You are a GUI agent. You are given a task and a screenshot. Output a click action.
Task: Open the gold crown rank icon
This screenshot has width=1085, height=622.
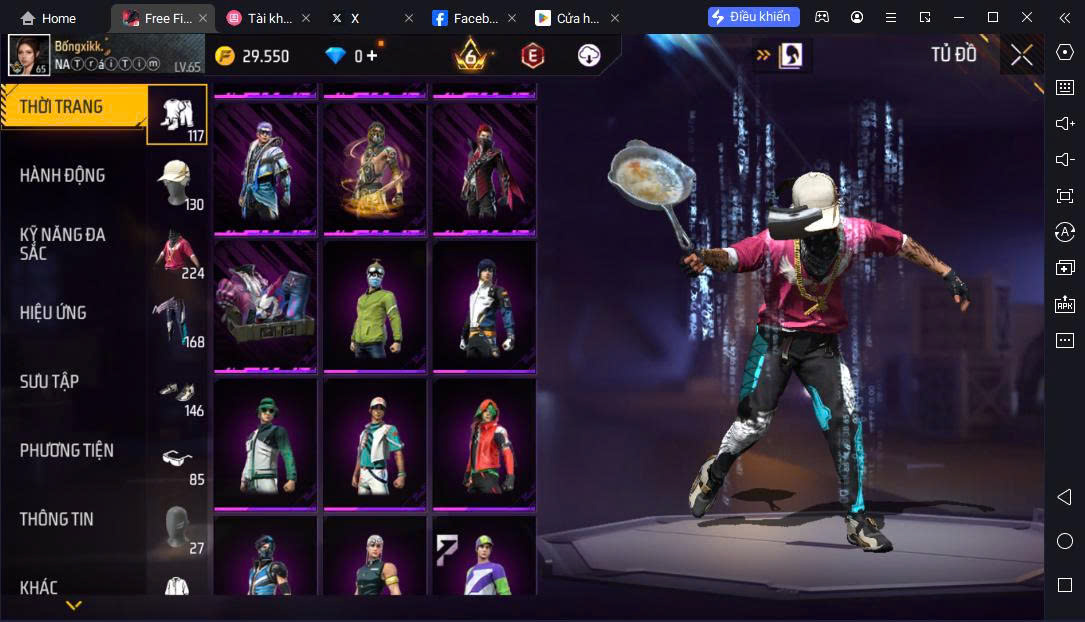(x=470, y=55)
